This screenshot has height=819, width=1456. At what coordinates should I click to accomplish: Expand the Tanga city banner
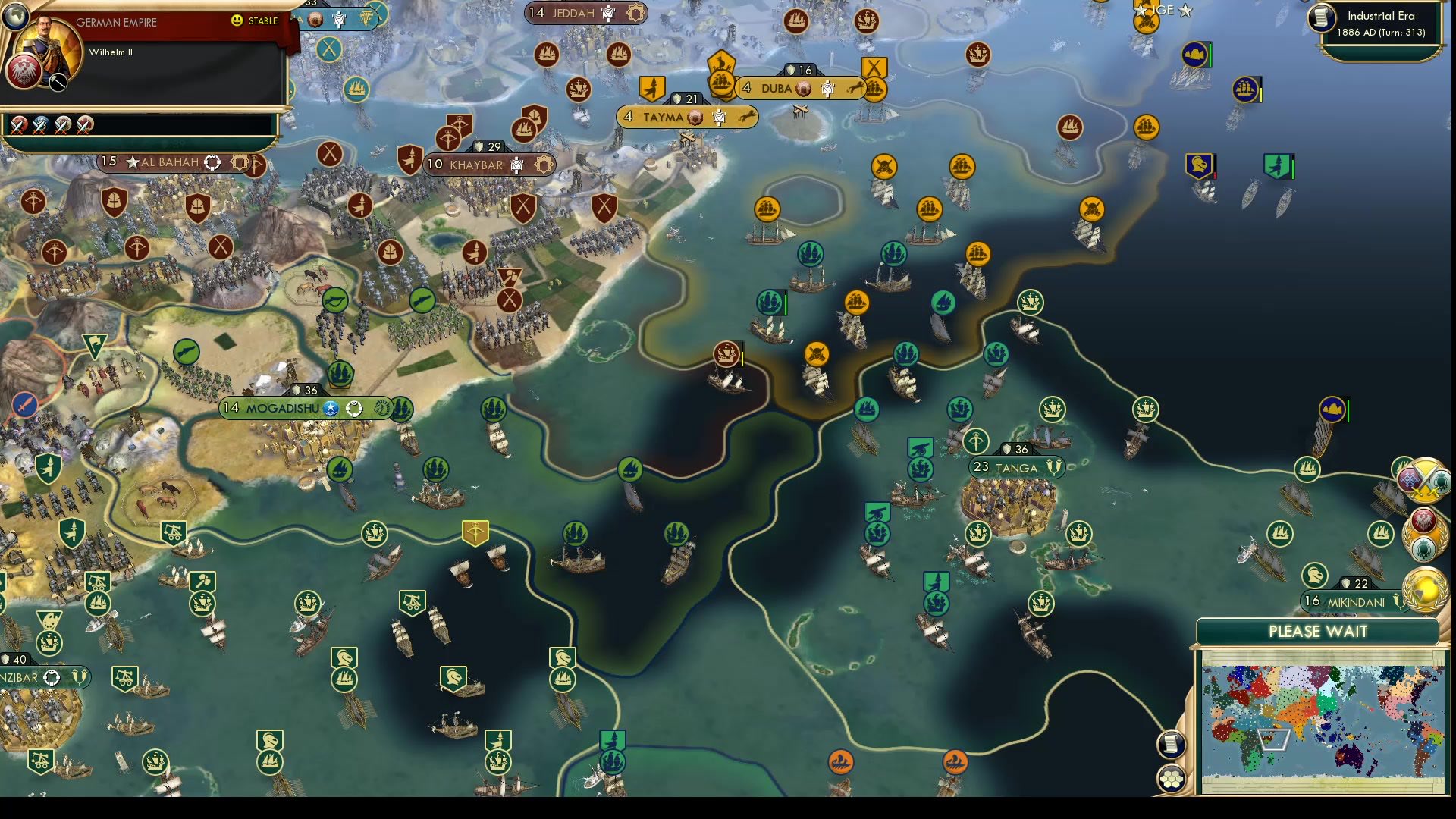tap(1016, 468)
